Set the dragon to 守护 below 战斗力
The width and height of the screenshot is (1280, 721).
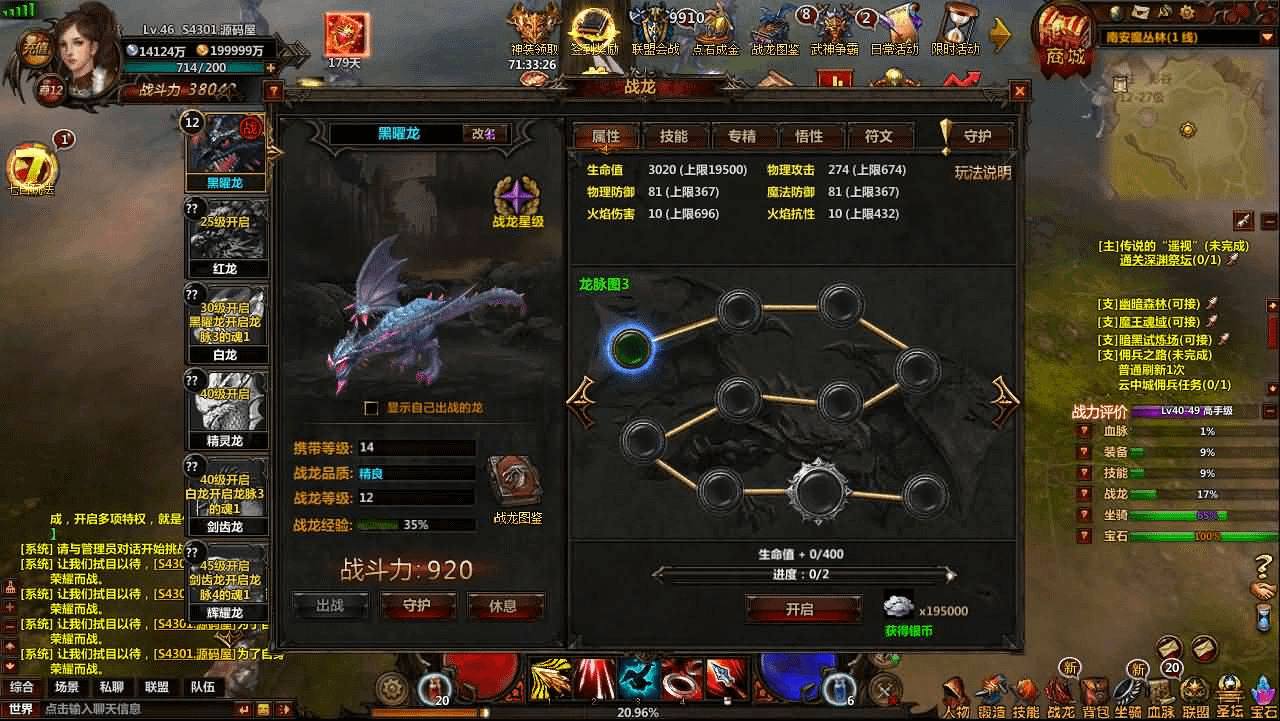[x=417, y=606]
